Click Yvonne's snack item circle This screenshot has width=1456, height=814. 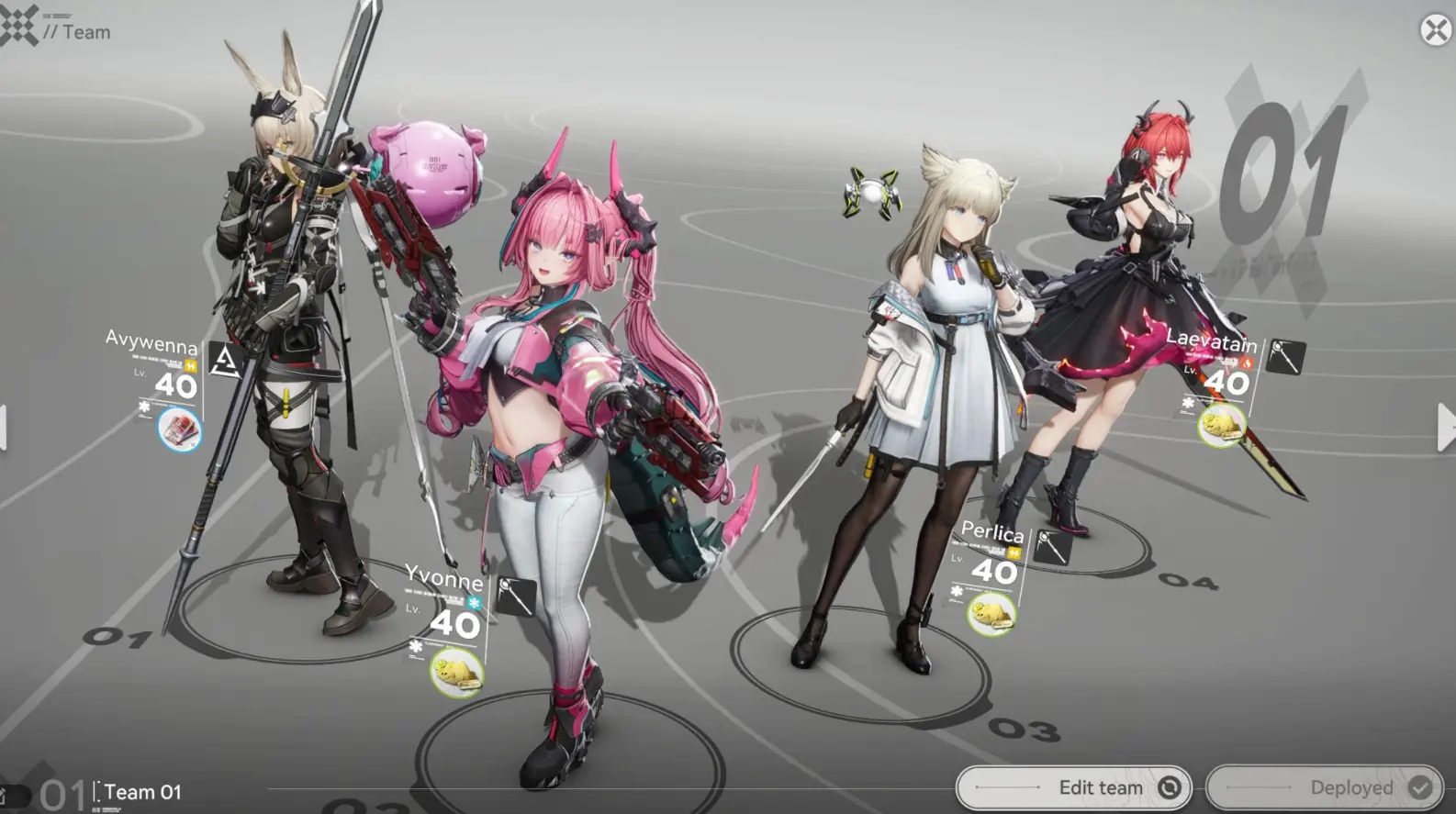pyautogui.click(x=457, y=673)
